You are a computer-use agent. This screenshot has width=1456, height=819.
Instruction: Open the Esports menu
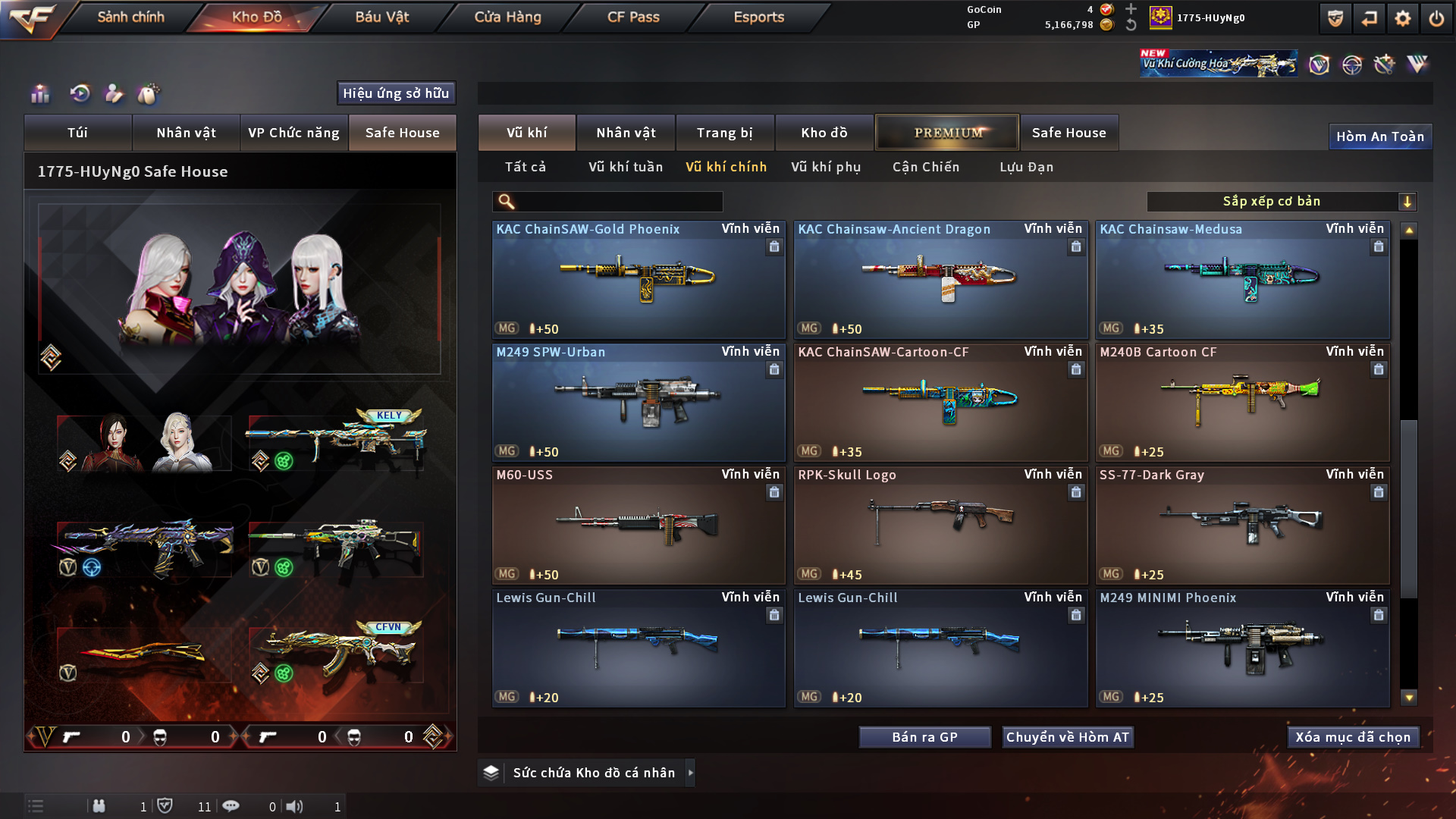pos(758,17)
